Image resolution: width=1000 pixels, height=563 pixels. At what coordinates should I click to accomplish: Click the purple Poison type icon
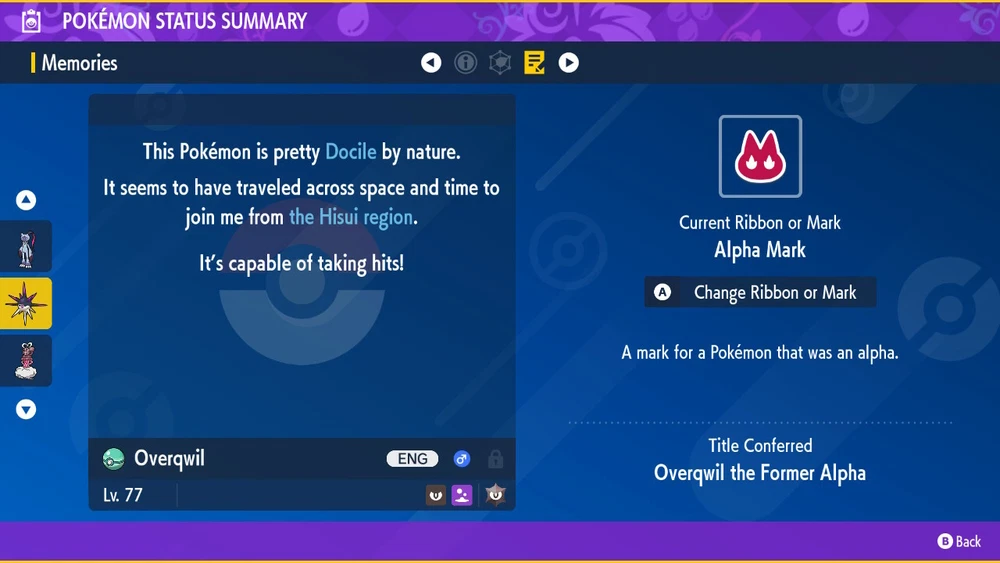click(x=462, y=493)
